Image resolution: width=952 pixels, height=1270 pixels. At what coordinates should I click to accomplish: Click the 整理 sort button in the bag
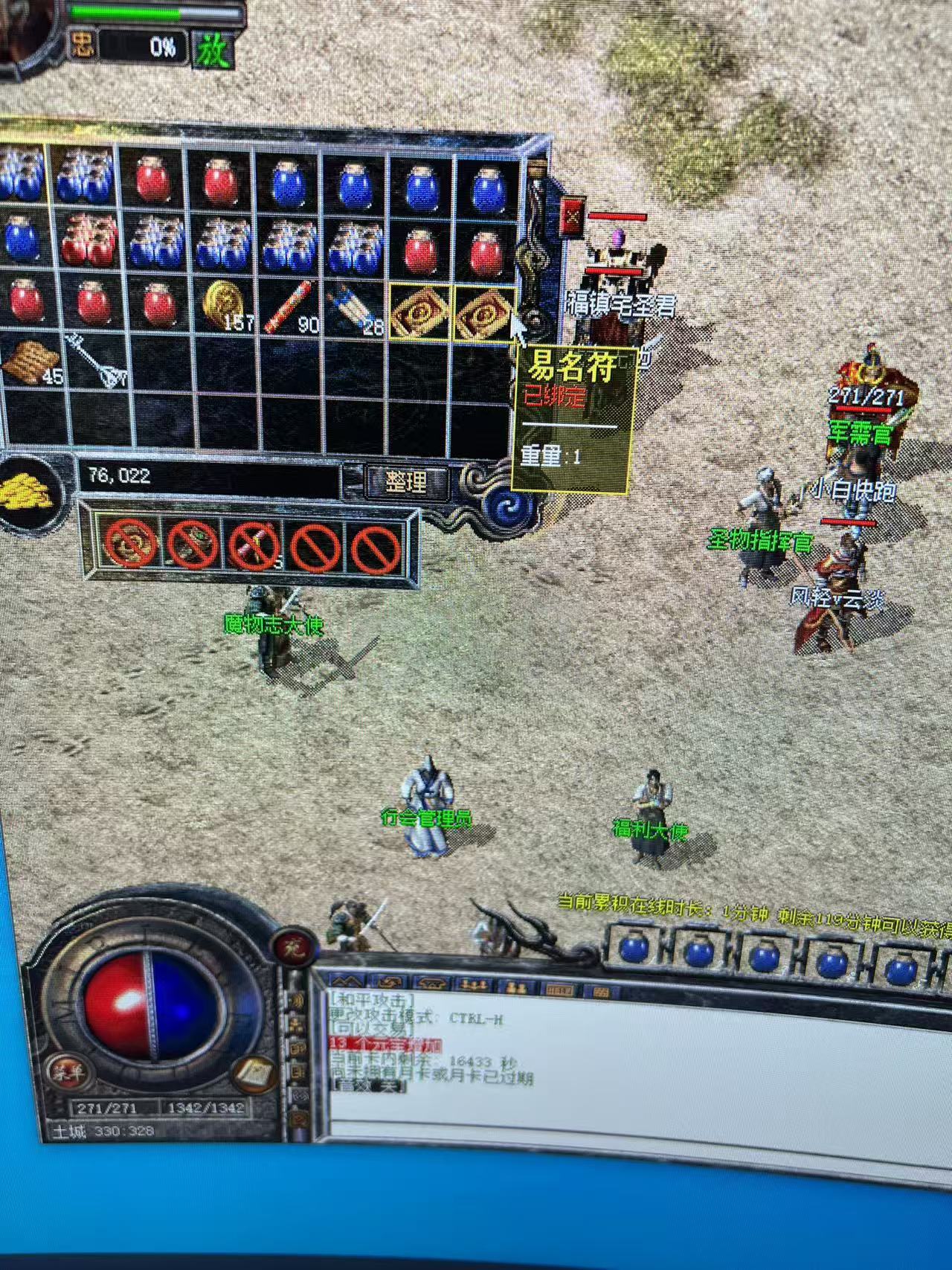(x=406, y=481)
